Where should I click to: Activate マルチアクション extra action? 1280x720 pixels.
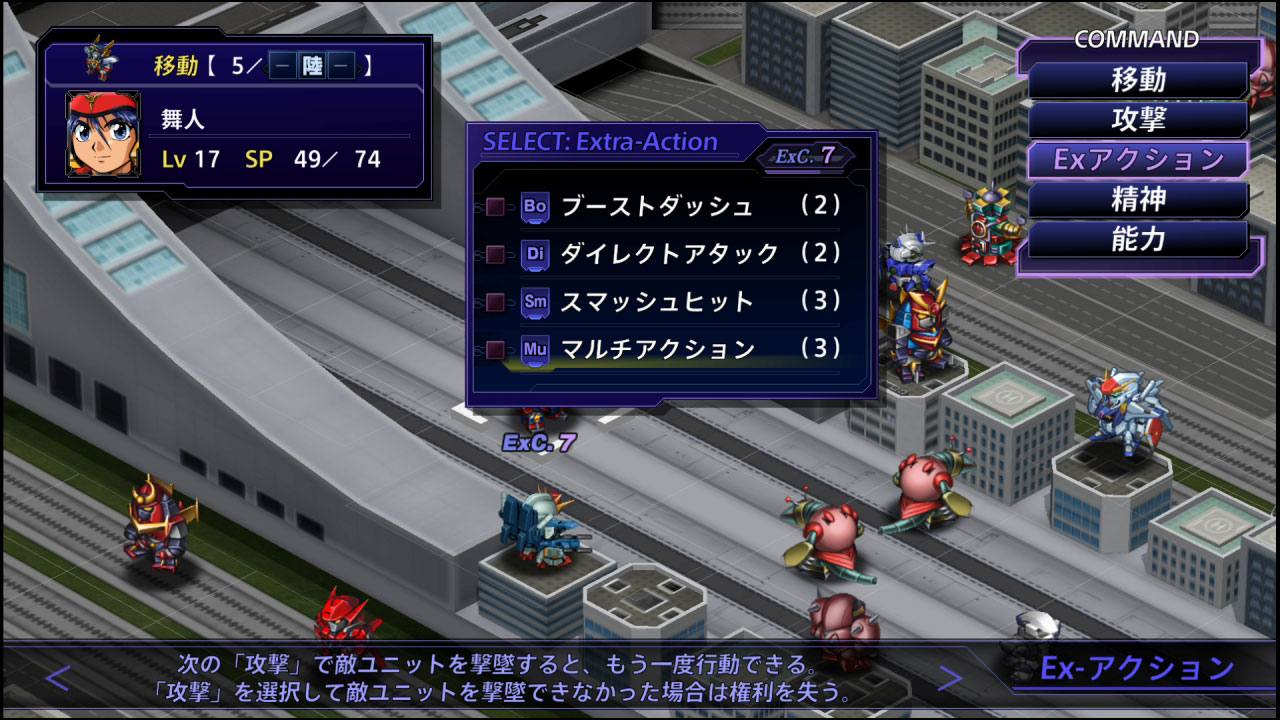click(657, 349)
